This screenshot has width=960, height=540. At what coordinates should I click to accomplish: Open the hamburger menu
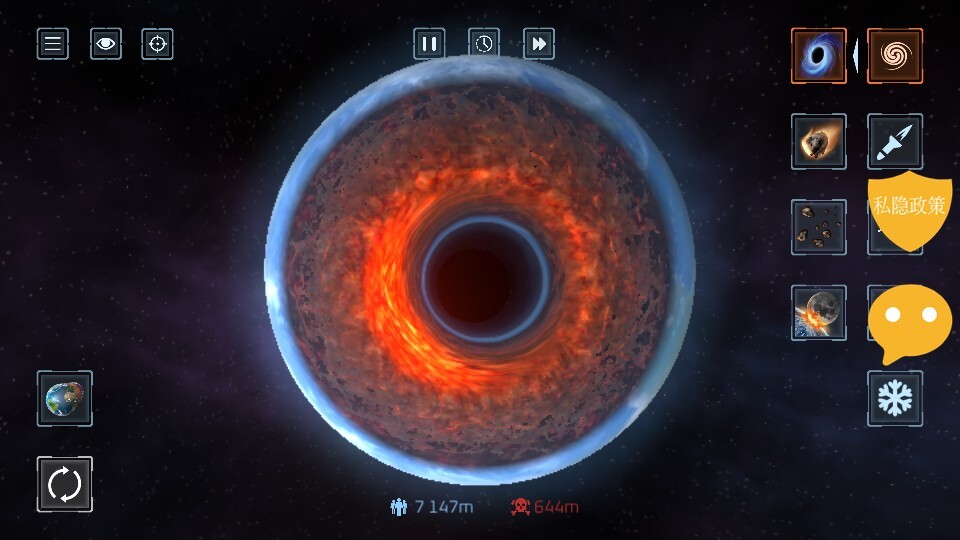click(53, 44)
